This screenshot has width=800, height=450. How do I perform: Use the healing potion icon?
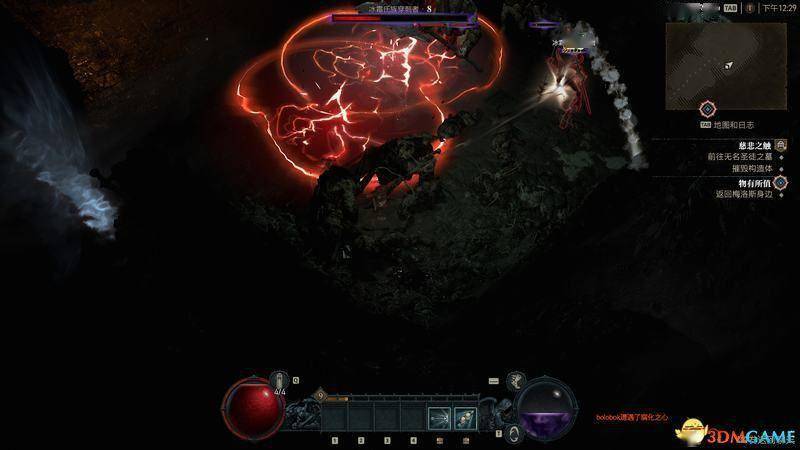pyautogui.click(x=281, y=382)
